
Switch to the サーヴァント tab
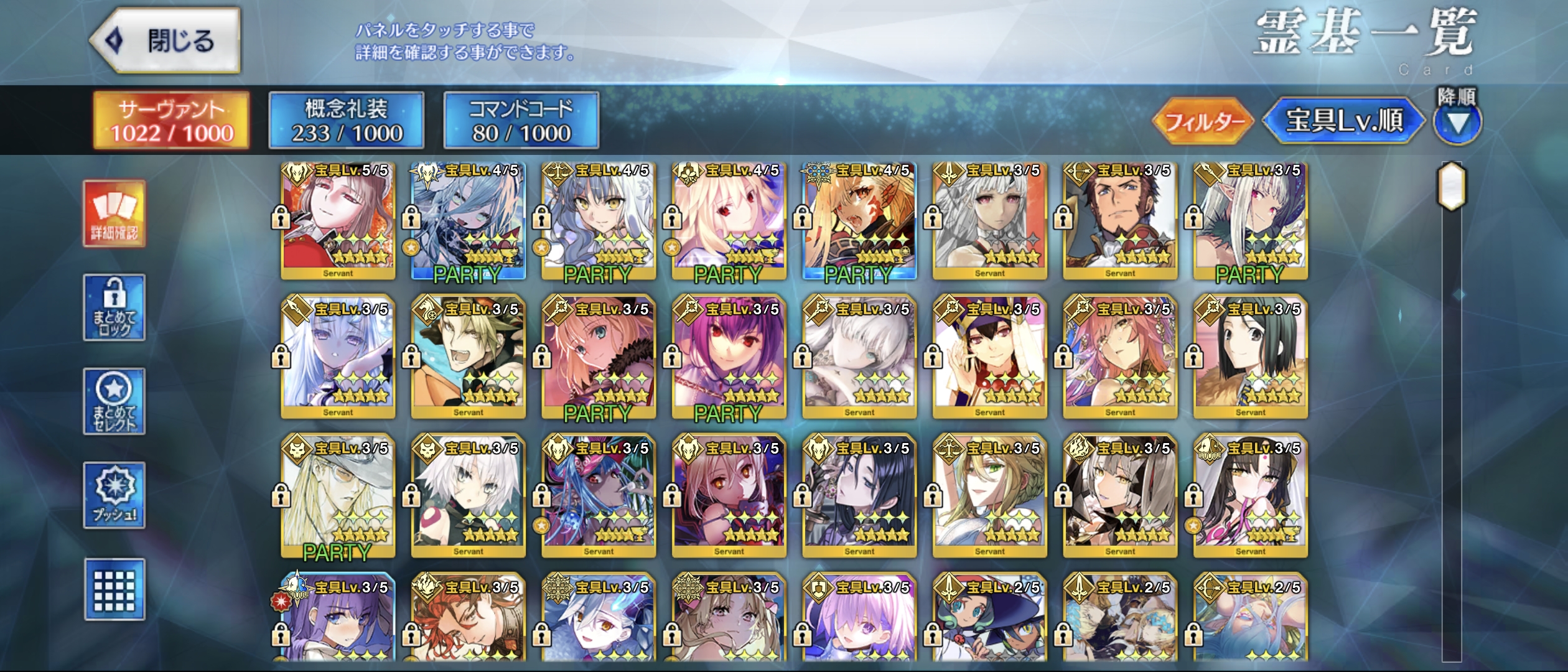pos(172,121)
